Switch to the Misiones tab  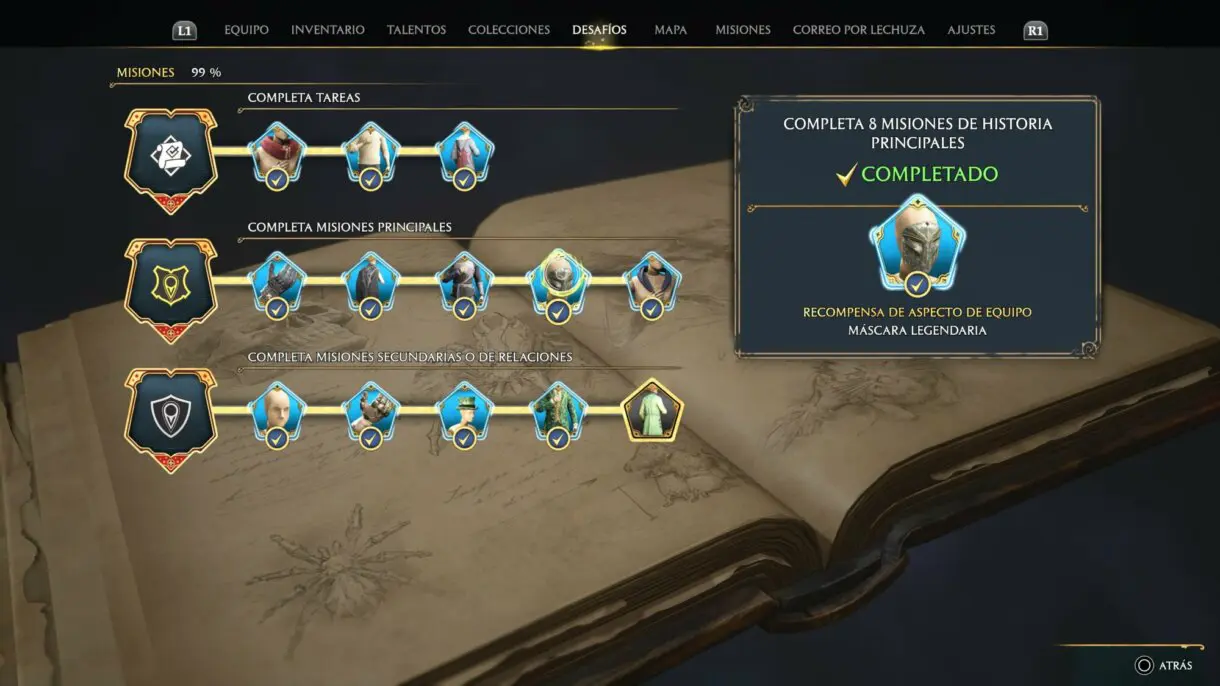click(x=742, y=30)
